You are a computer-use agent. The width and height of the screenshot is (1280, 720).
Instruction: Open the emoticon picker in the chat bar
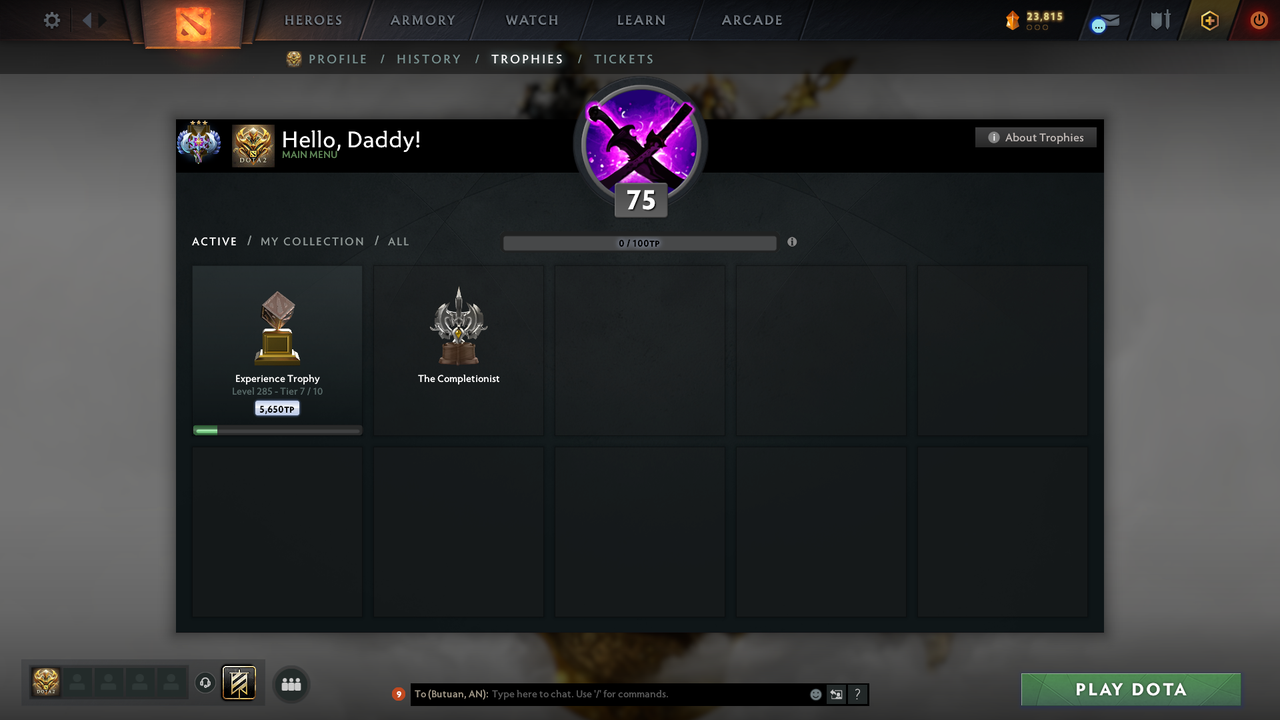pyautogui.click(x=816, y=694)
